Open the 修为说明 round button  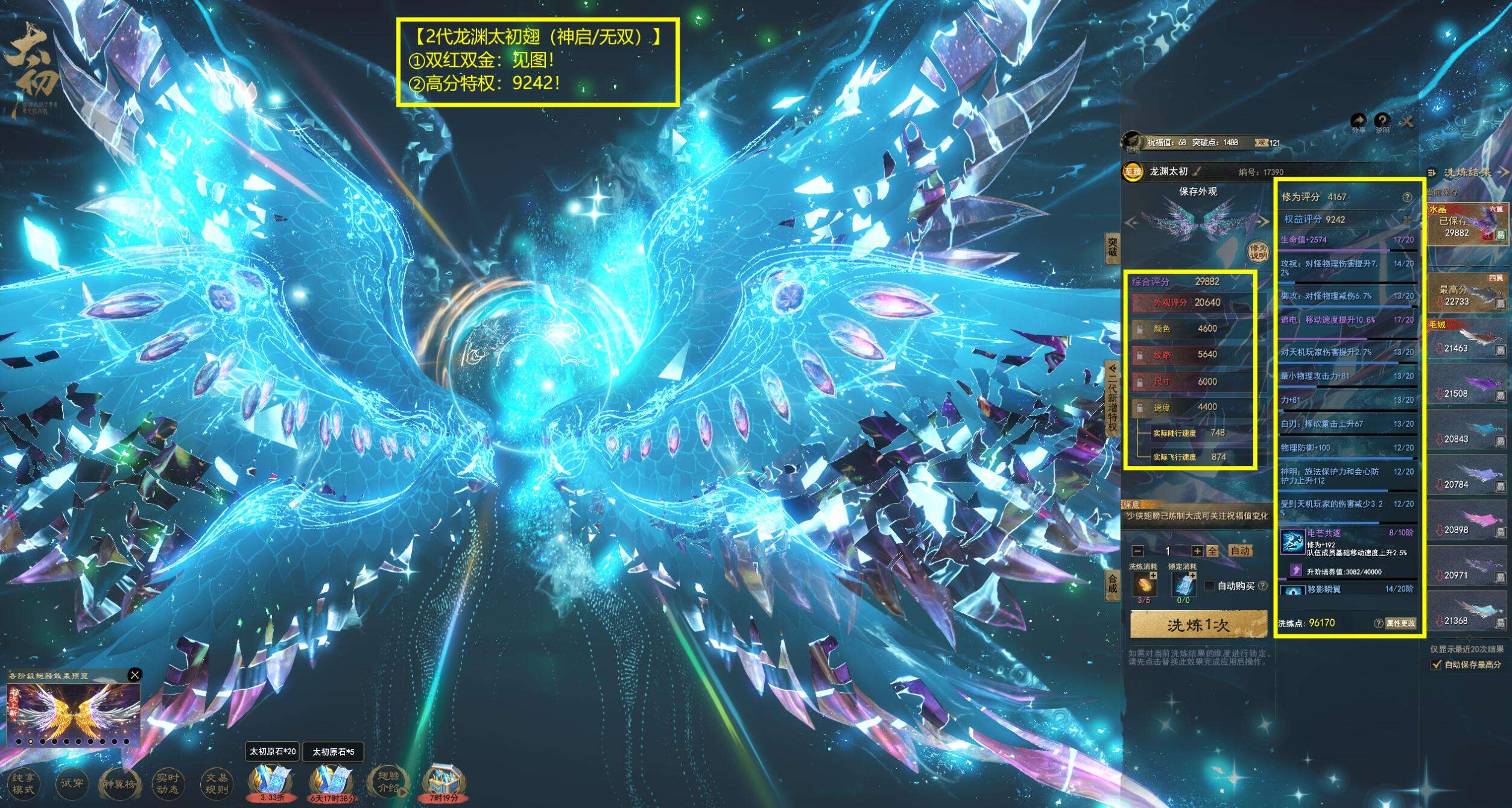point(1257,251)
